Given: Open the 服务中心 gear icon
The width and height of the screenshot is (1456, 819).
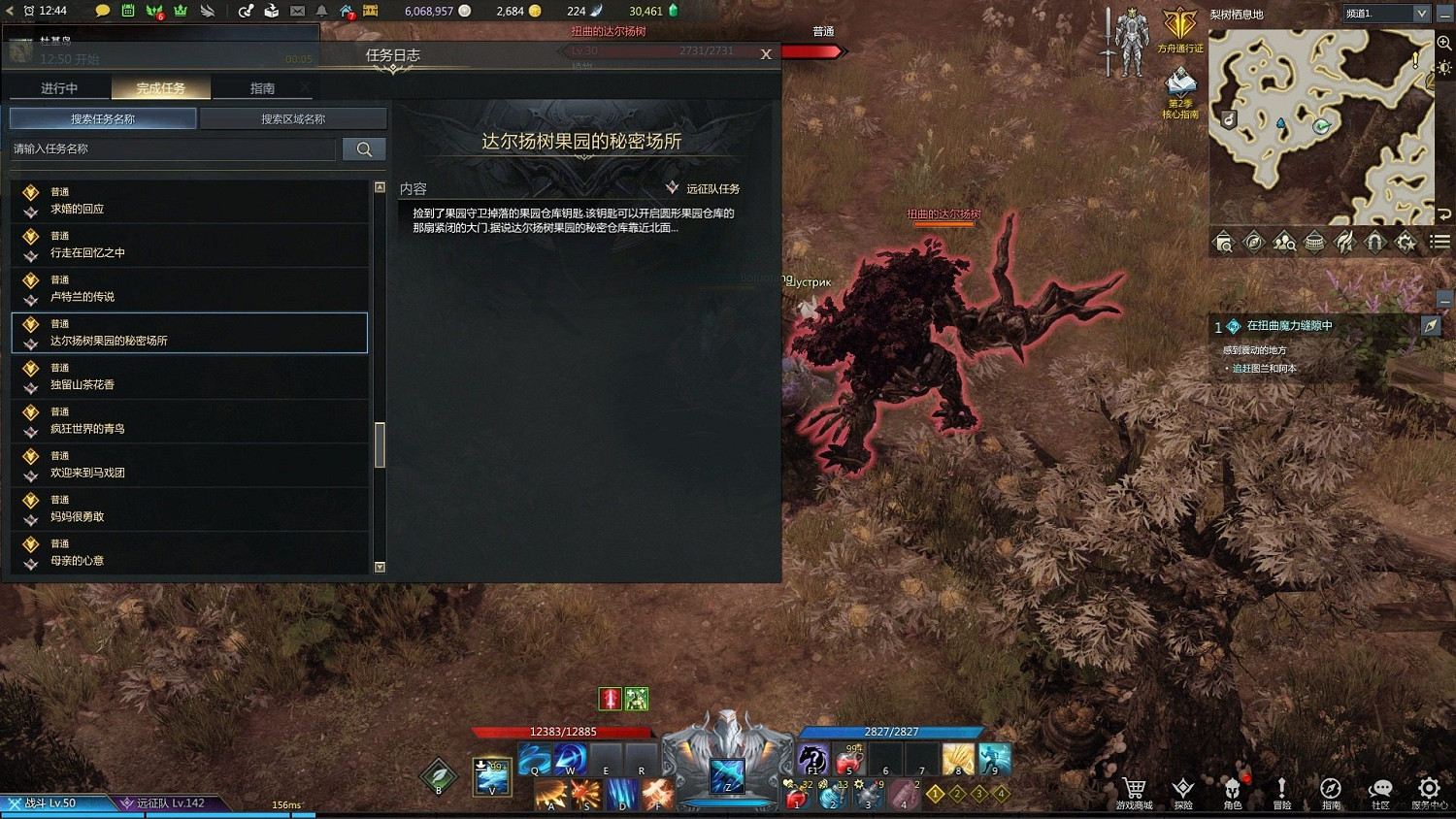Looking at the screenshot, I should point(1429,789).
